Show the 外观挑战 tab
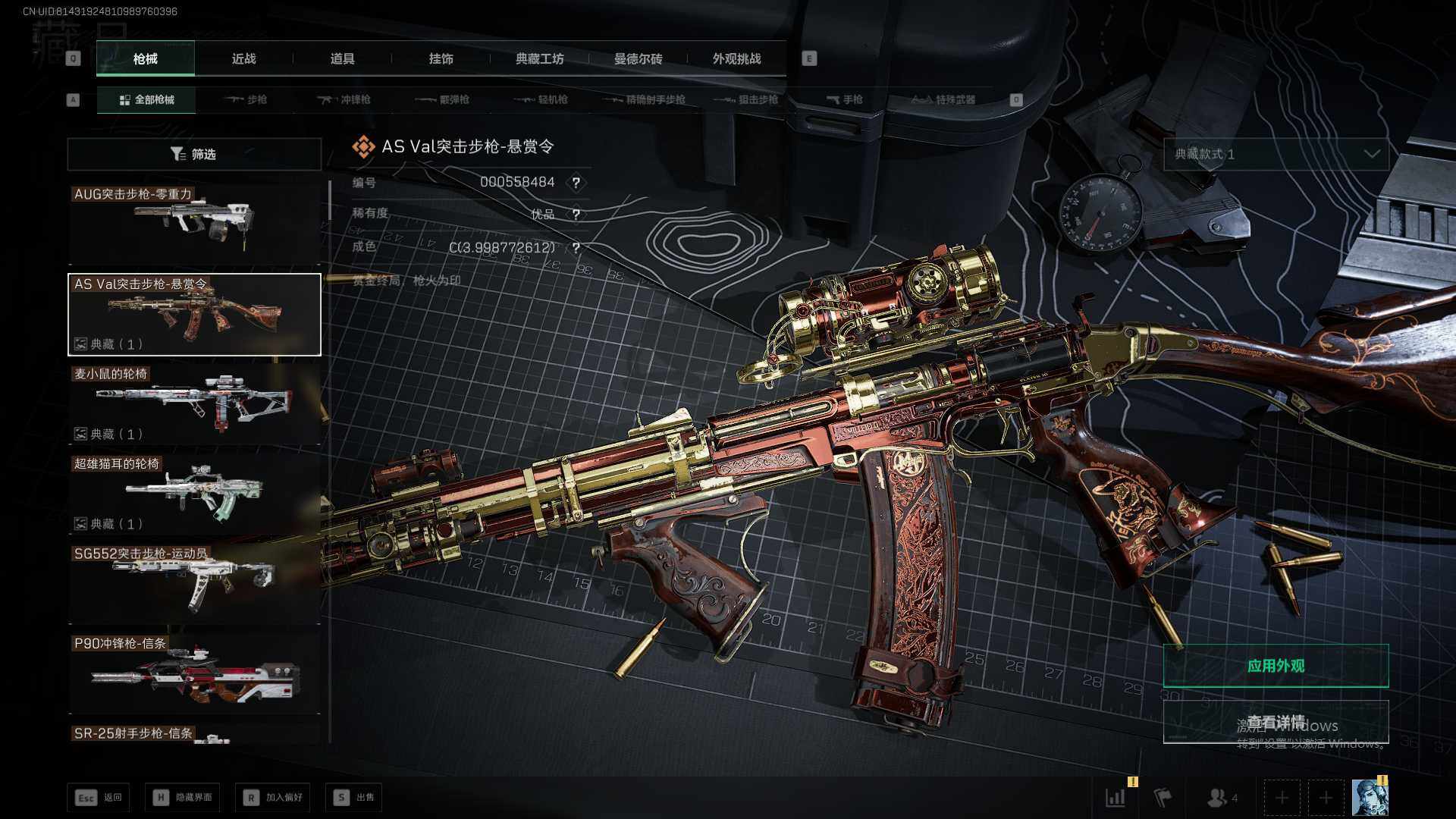The width and height of the screenshot is (1456, 819). [x=736, y=59]
